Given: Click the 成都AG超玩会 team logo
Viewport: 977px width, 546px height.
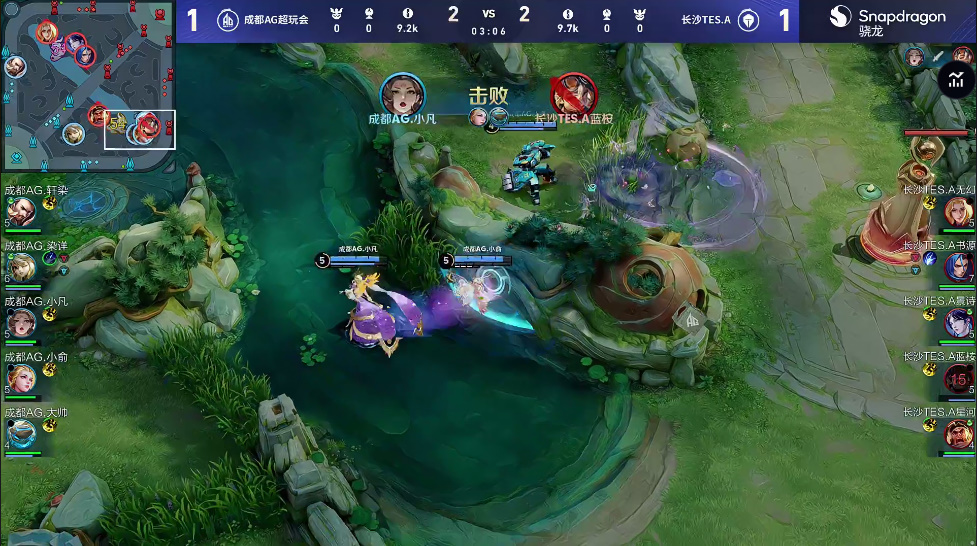Looking at the screenshot, I should tap(228, 20).
